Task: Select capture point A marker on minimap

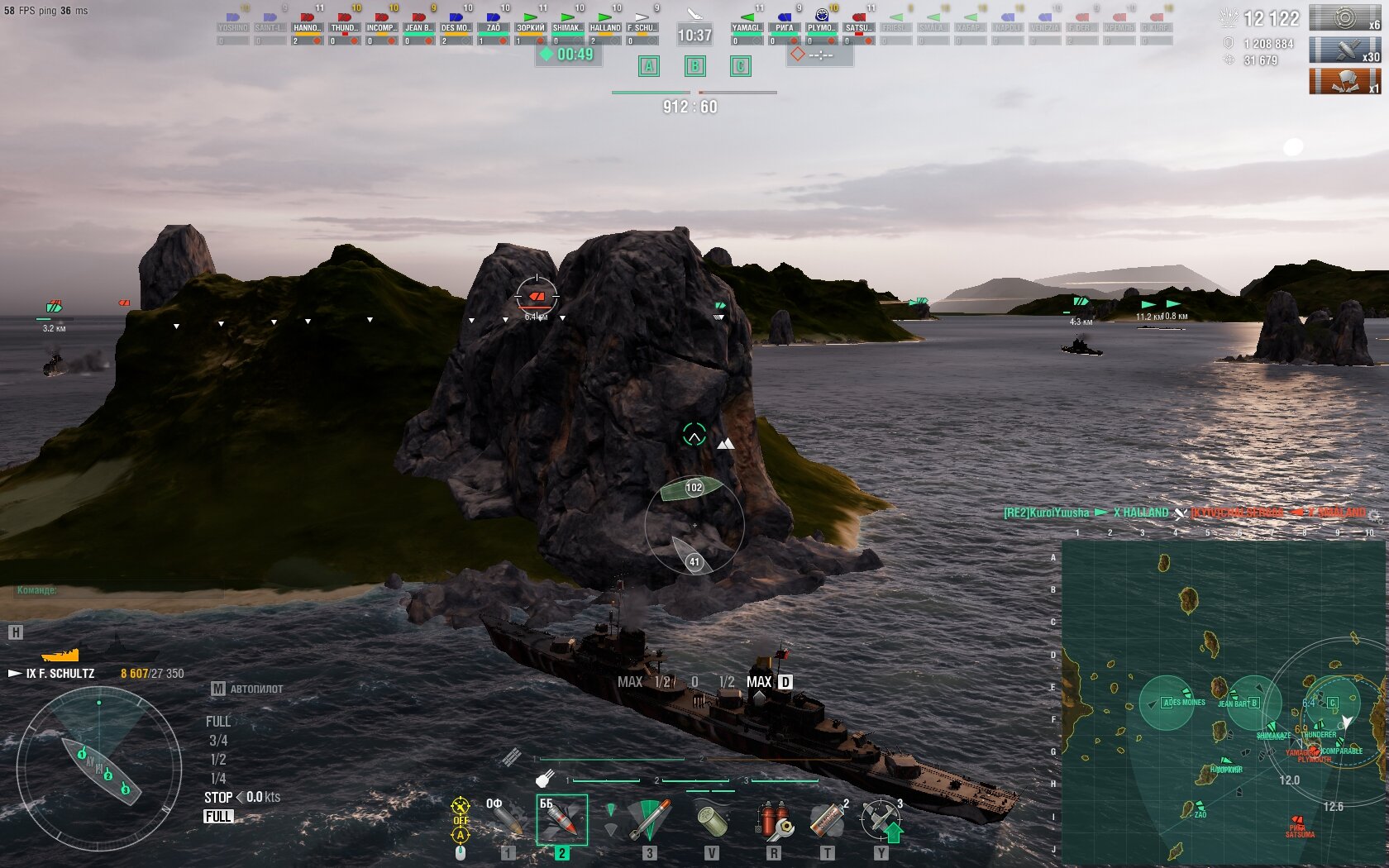Action: pos(1167,703)
